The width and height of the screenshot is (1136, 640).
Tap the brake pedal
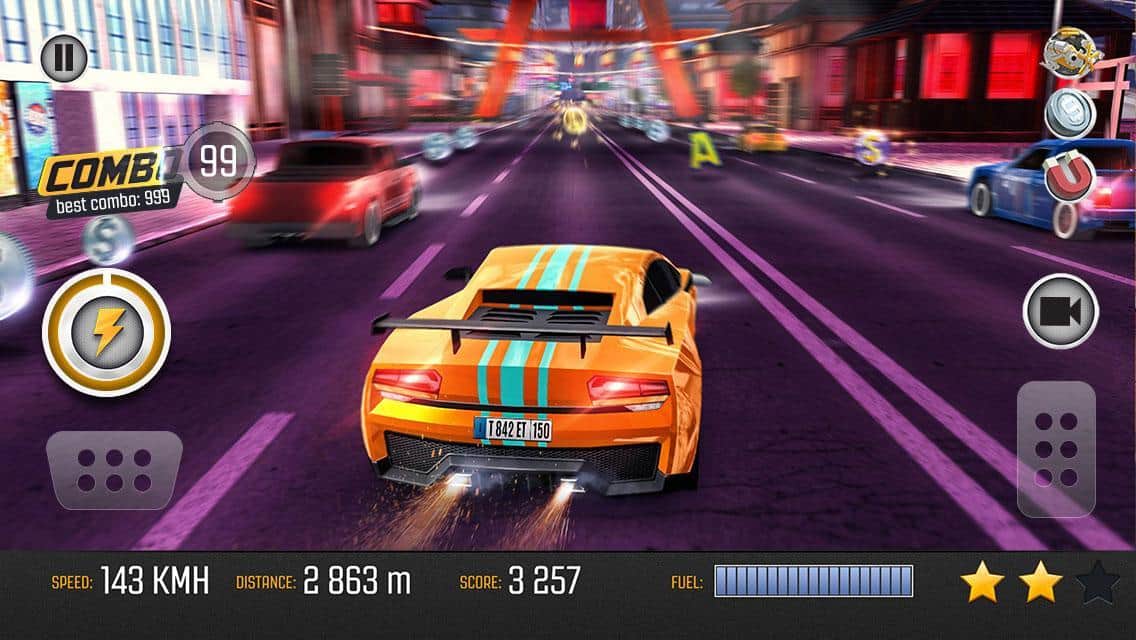tap(114, 470)
